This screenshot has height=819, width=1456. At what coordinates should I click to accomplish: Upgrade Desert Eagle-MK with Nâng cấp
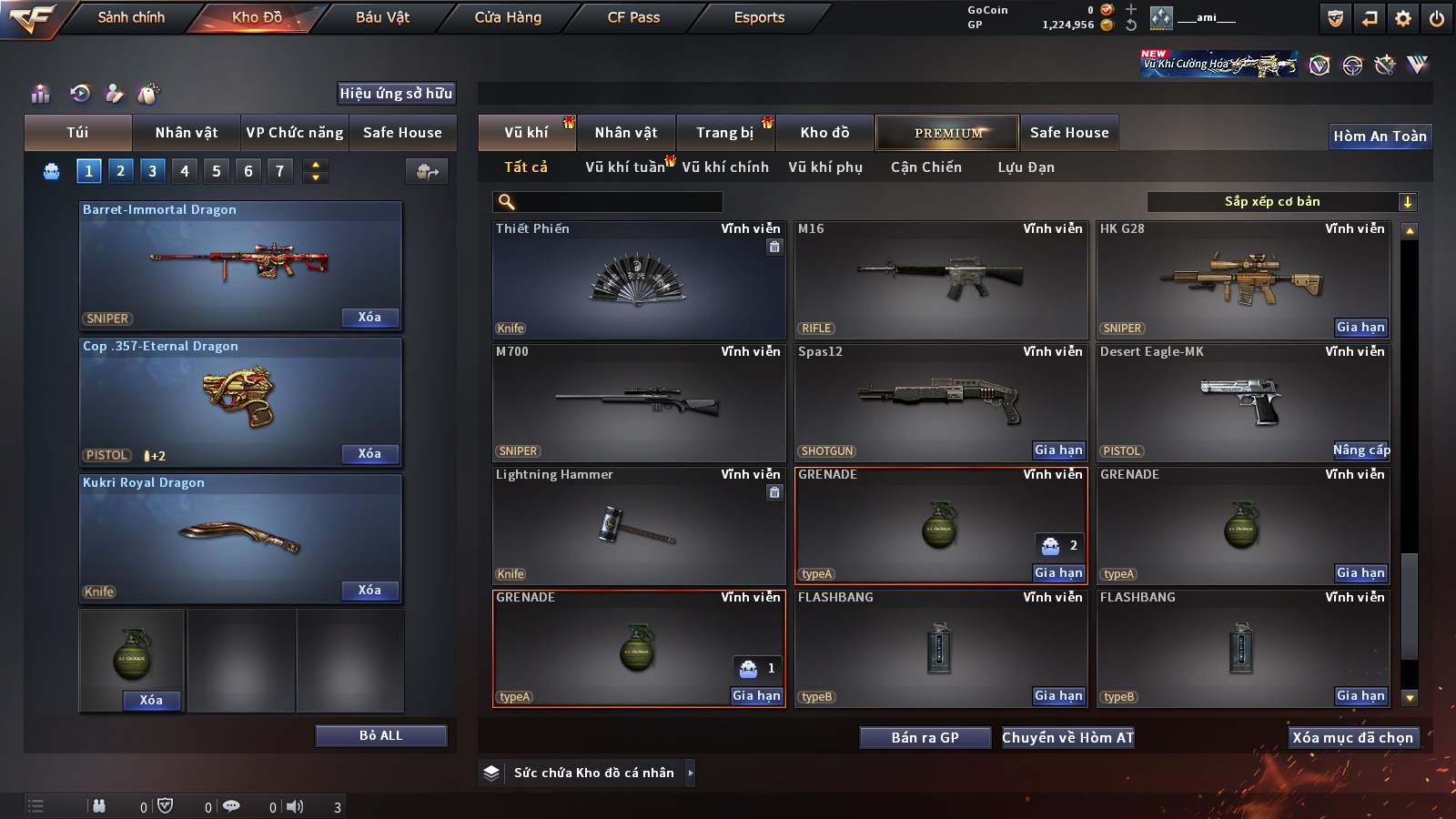click(x=1360, y=450)
